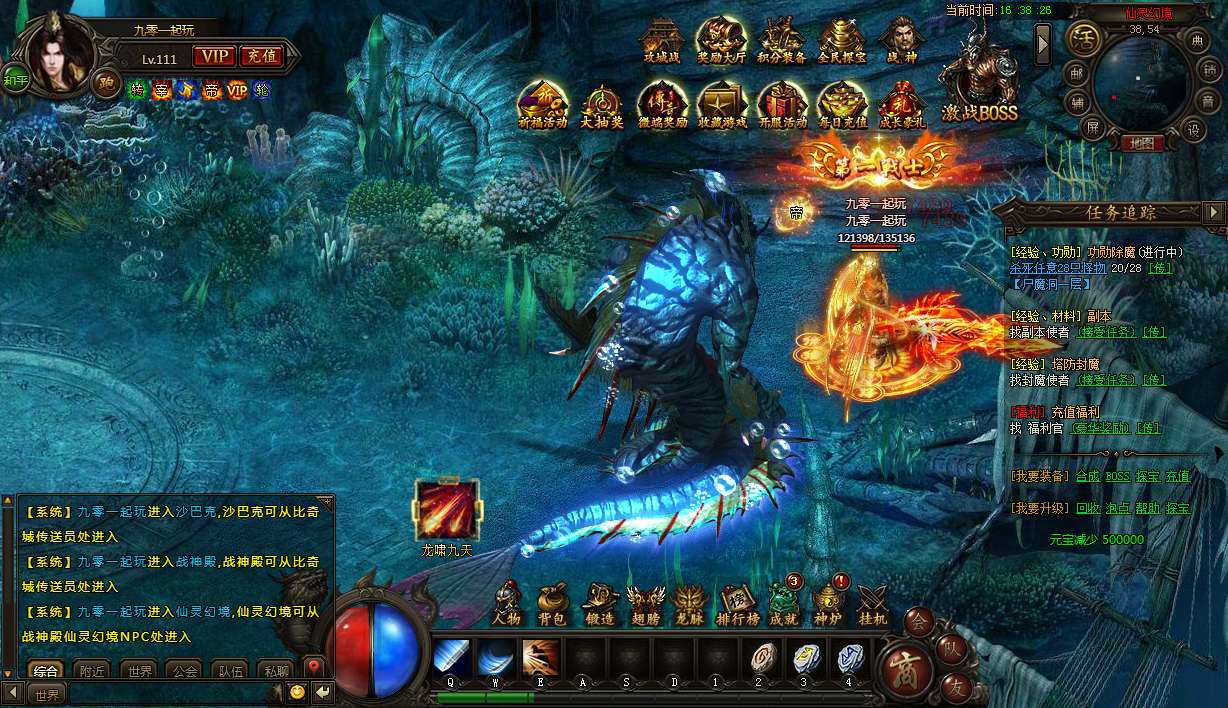
Task: Open the 锻造 forging menu
Action: click(599, 603)
